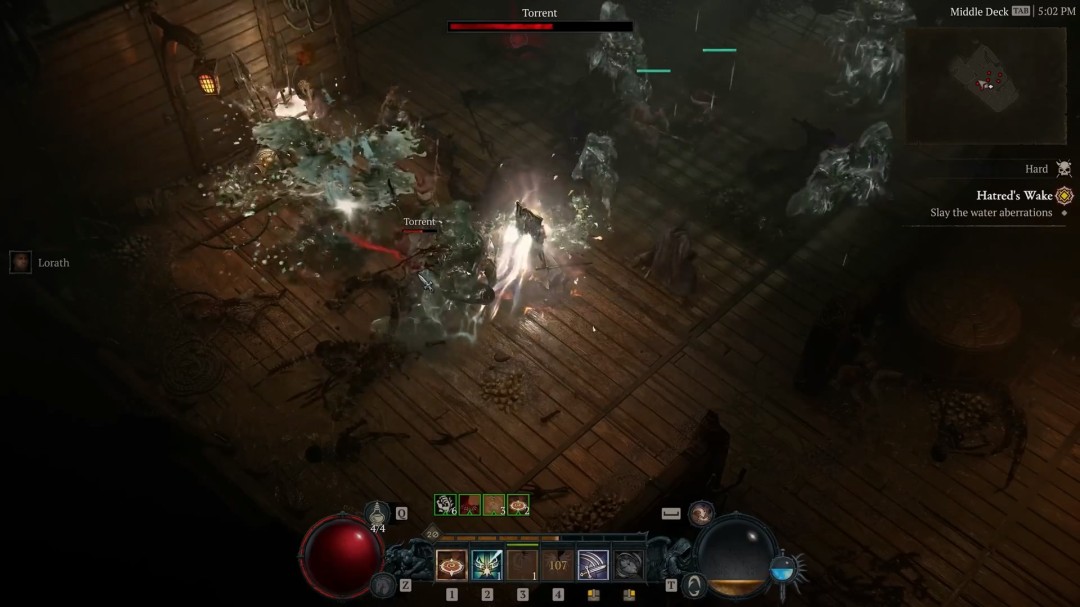
Task: Activate the swirl icon beside the resource orb
Action: 693,586
